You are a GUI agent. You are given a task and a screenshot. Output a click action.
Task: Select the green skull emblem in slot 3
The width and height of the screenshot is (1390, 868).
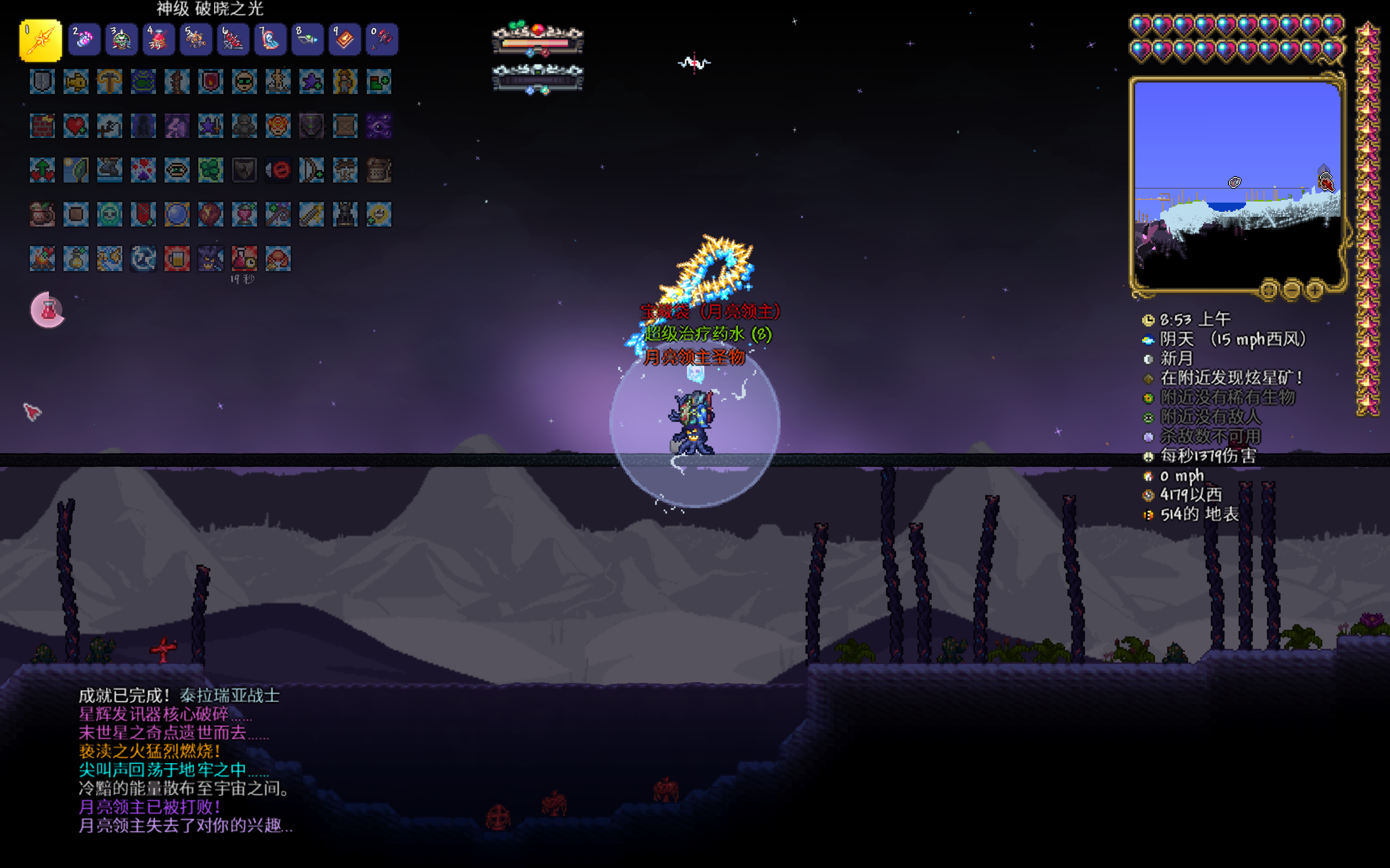[x=121, y=40]
